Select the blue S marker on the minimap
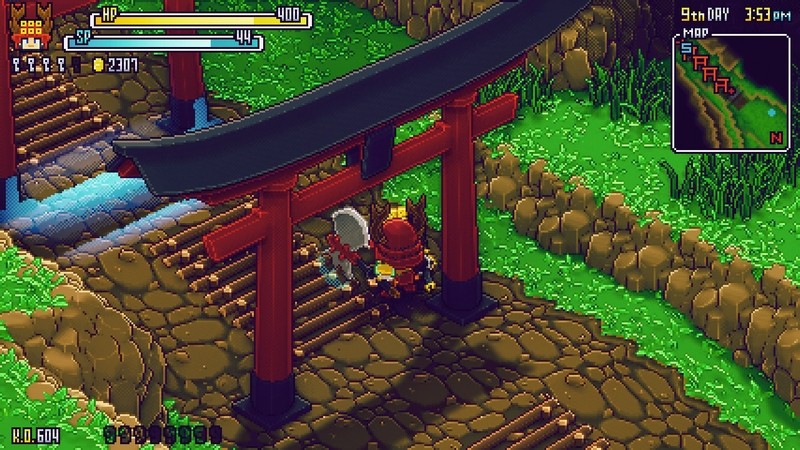 (x=686, y=49)
